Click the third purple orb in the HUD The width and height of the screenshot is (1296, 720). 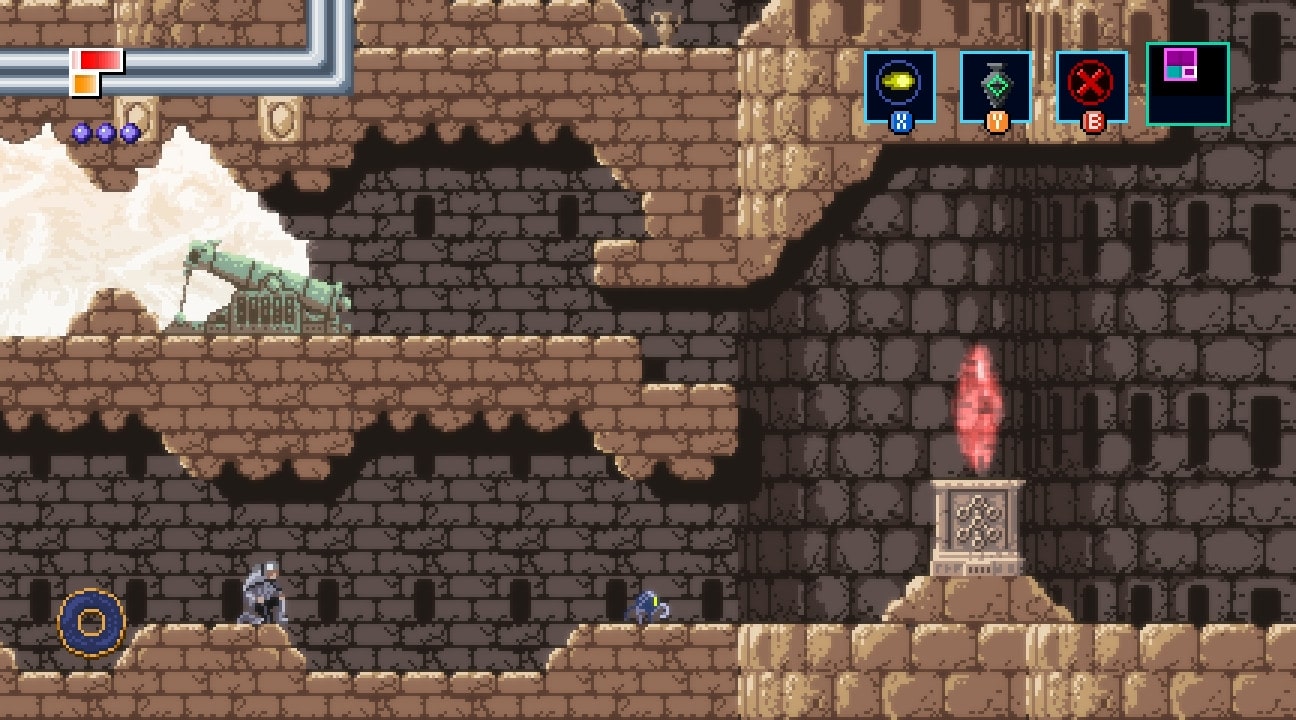129,131
